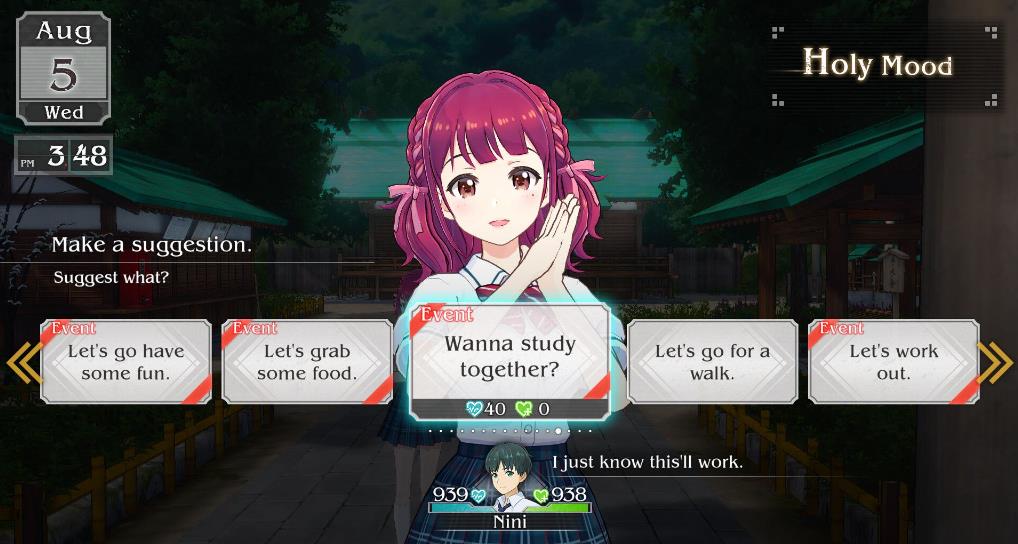This screenshot has height=544, width=1018.
Task: Choose "Let's go have some fun." suggestion
Action: tap(126, 362)
